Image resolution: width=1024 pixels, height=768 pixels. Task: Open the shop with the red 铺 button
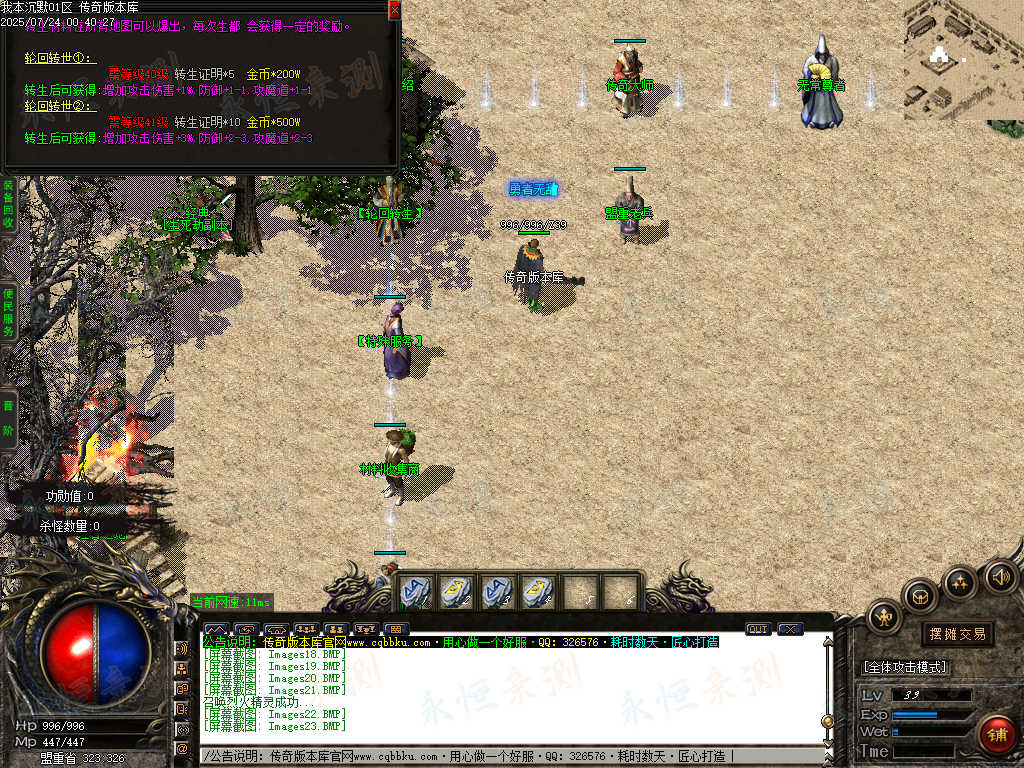996,735
